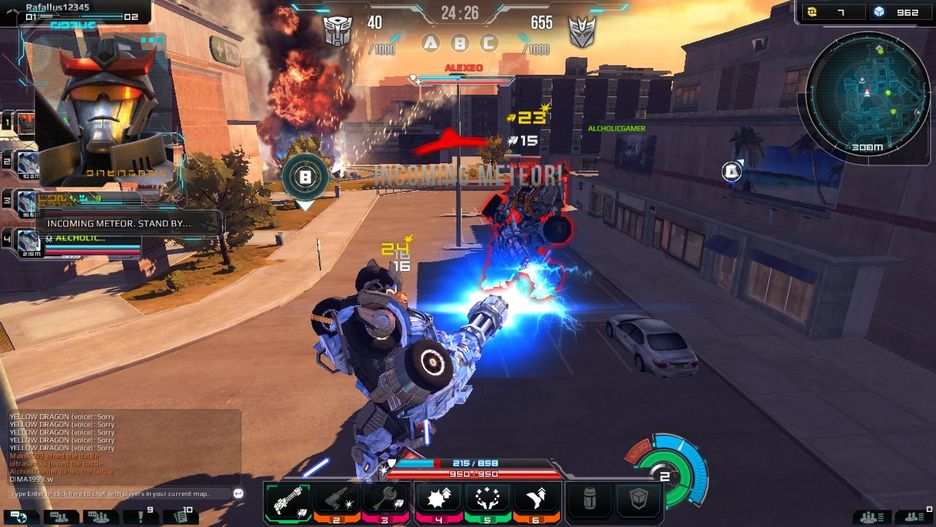The width and height of the screenshot is (936, 527).
Task: Equip the wrench melee weapon in slot 3
Action: point(387,501)
